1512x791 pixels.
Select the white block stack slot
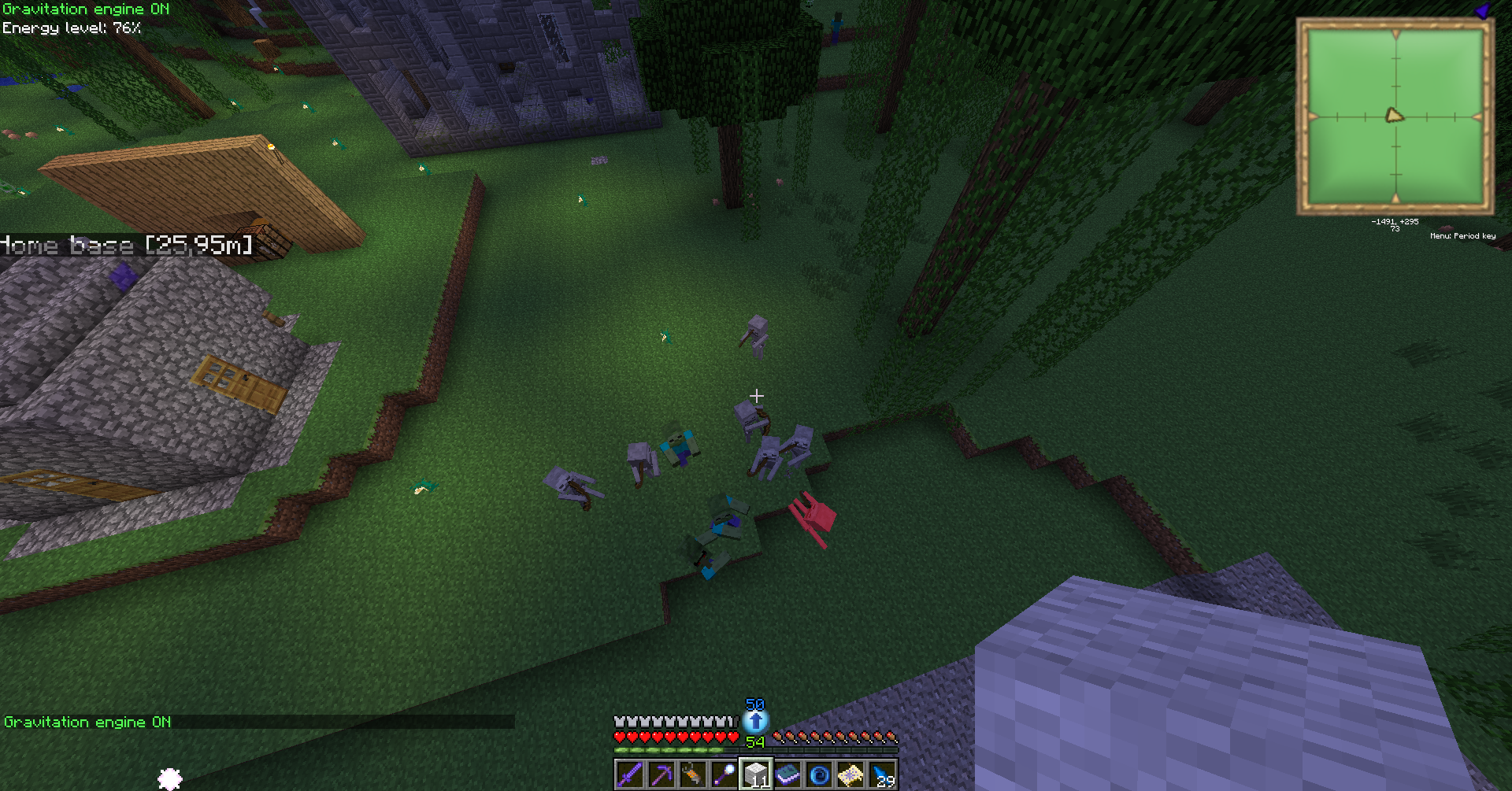click(x=756, y=775)
